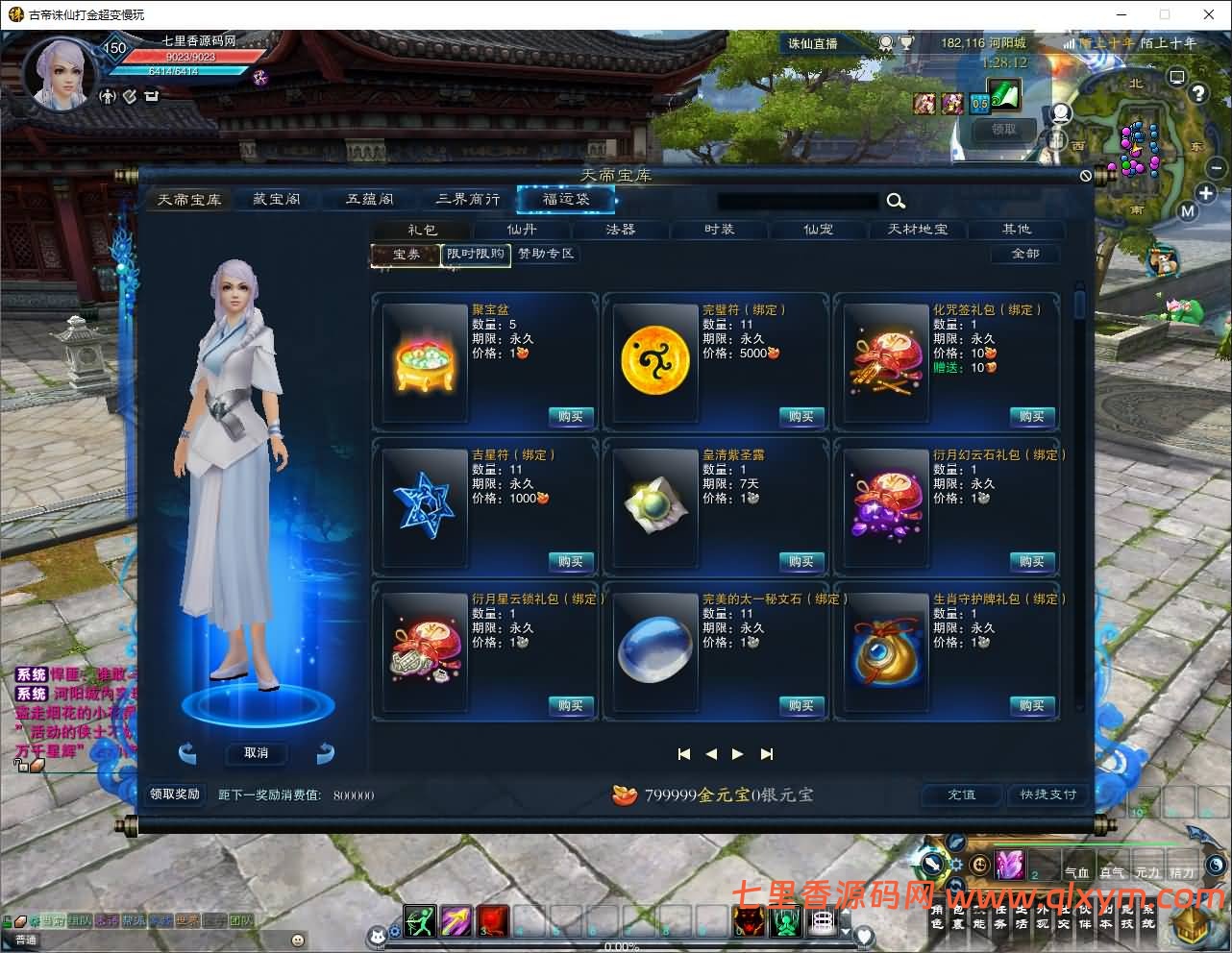Switch to the 仙丹 category tab
Screen dimensions: 1232x953
[521, 230]
